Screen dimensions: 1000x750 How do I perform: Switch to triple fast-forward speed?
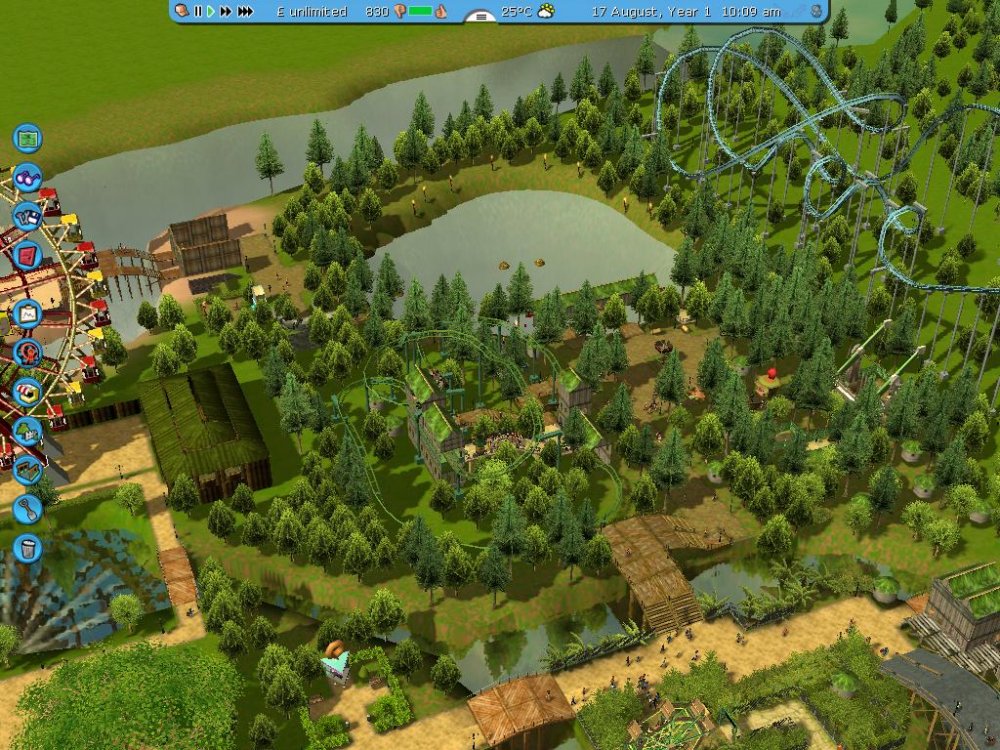click(x=245, y=11)
